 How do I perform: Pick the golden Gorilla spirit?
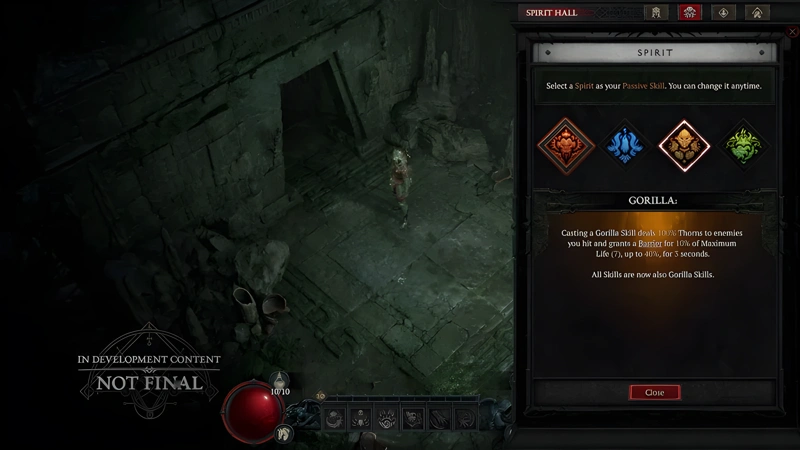click(685, 146)
